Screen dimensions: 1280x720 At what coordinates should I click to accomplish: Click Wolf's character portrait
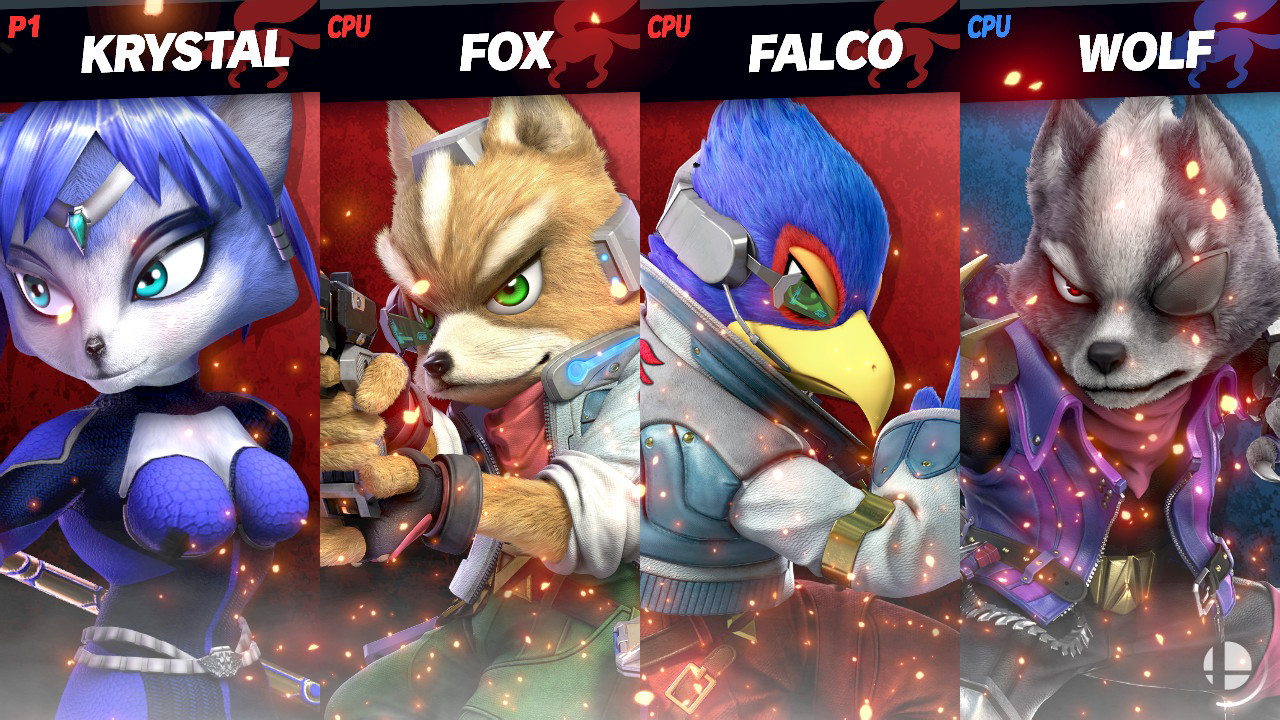click(x=1120, y=400)
